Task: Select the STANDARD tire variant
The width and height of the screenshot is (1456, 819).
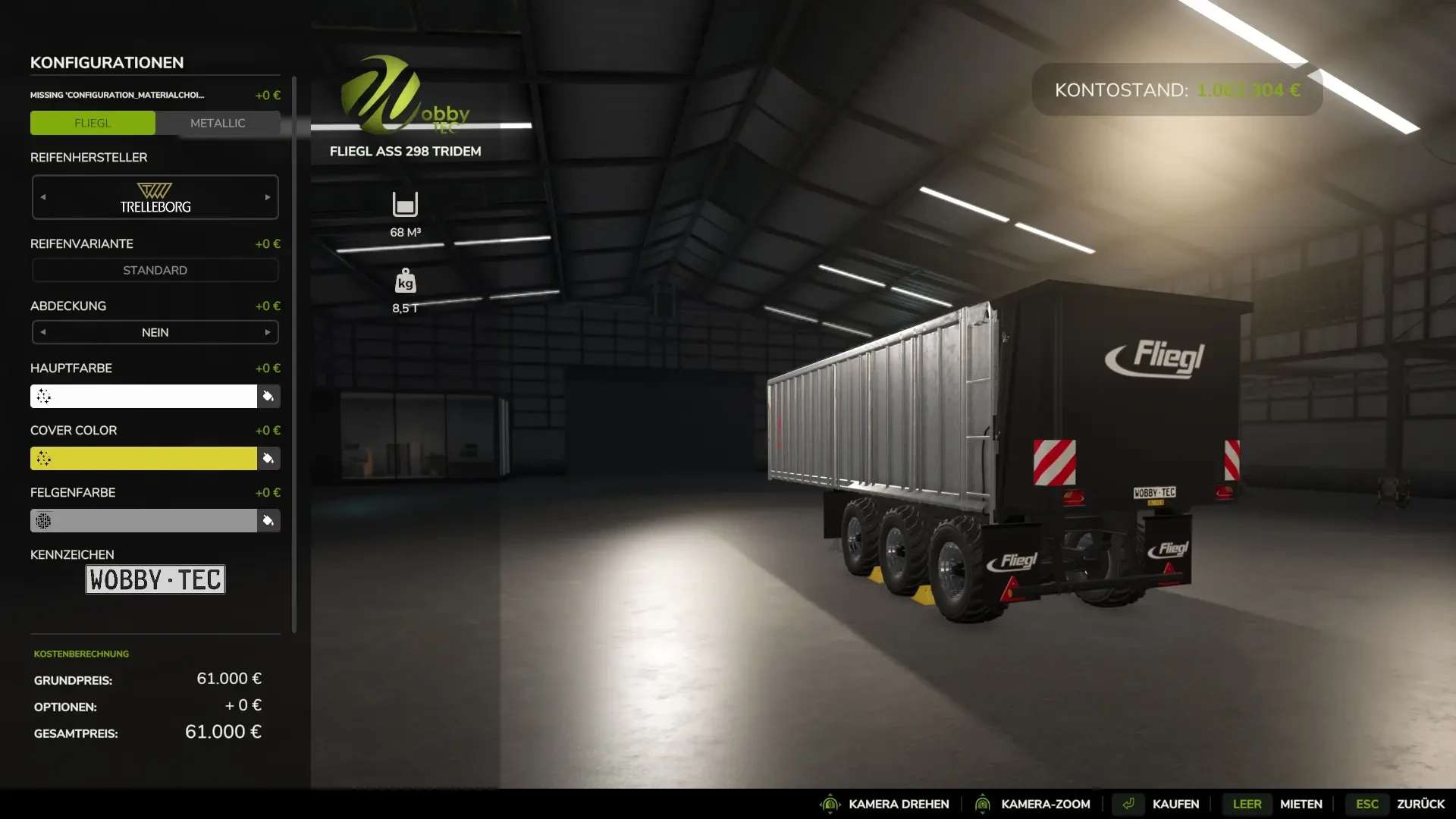Action: (x=155, y=270)
